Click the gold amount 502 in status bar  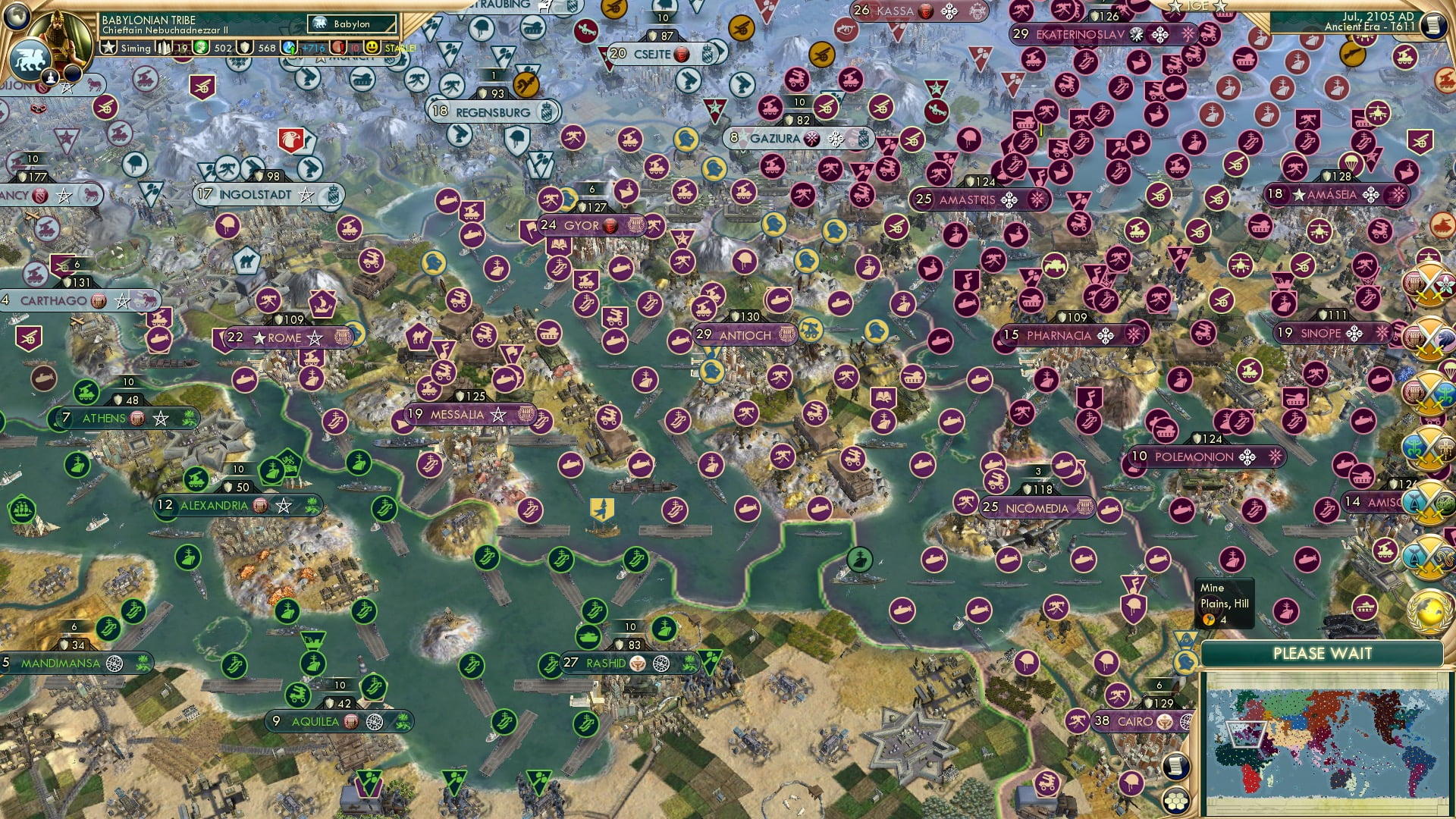(x=223, y=48)
